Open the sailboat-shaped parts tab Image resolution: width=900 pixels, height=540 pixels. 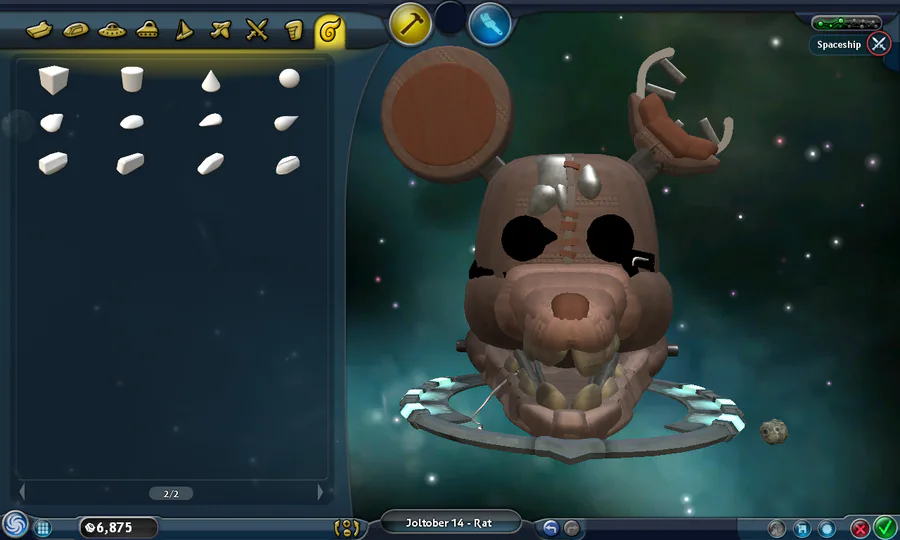click(184, 30)
